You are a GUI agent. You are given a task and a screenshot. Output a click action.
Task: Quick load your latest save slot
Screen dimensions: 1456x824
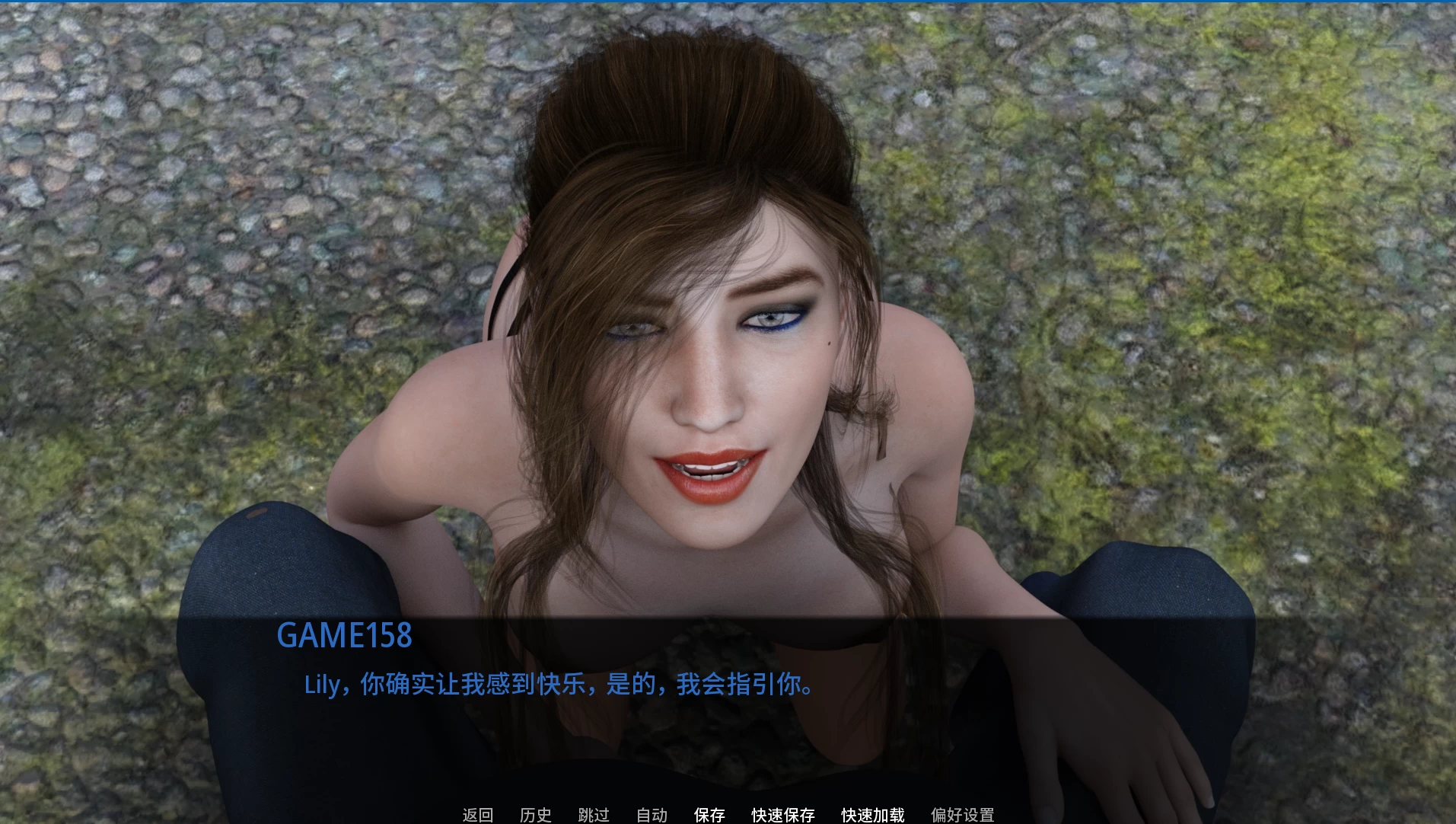click(x=871, y=815)
